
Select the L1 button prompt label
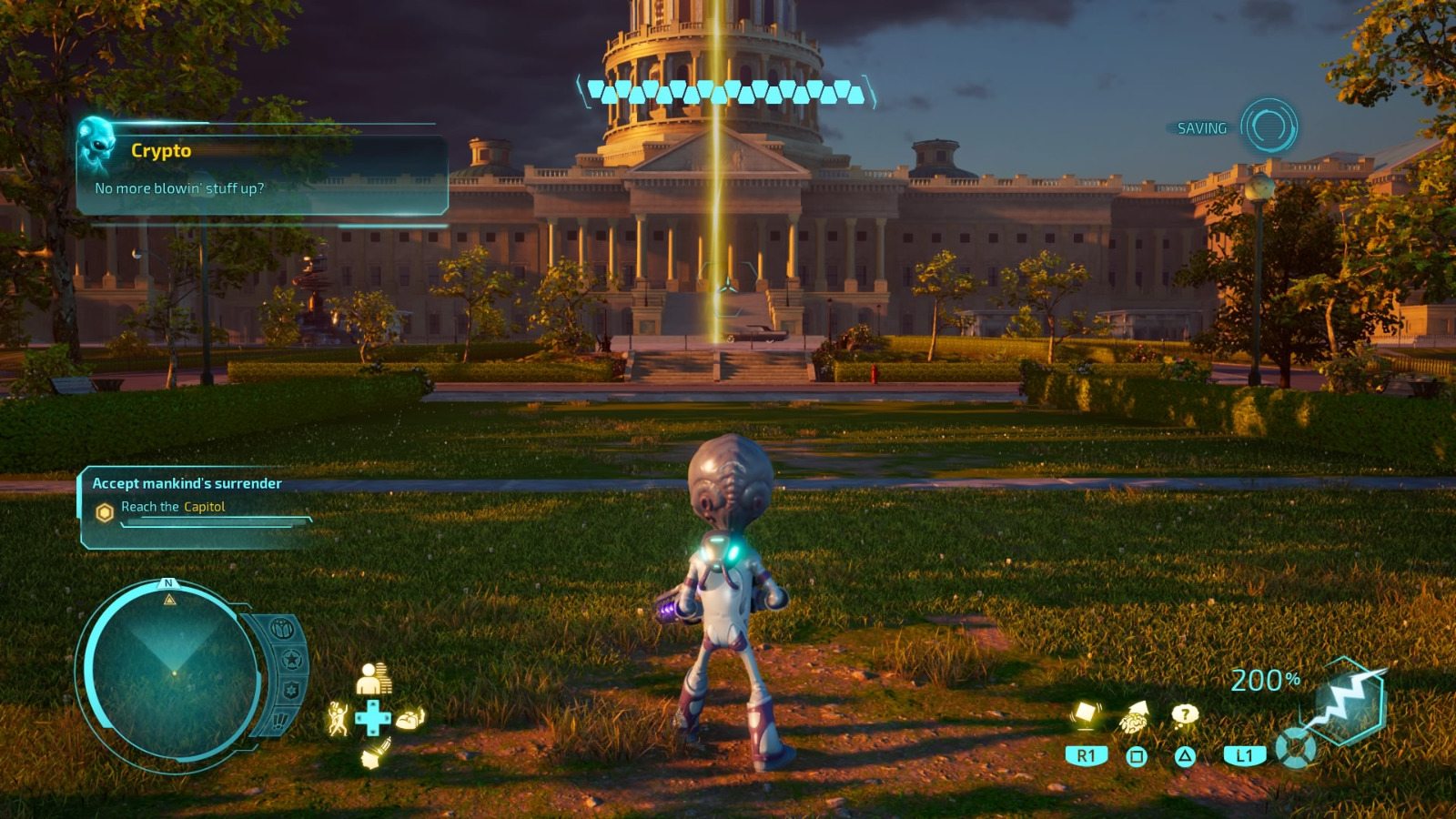(x=1243, y=755)
